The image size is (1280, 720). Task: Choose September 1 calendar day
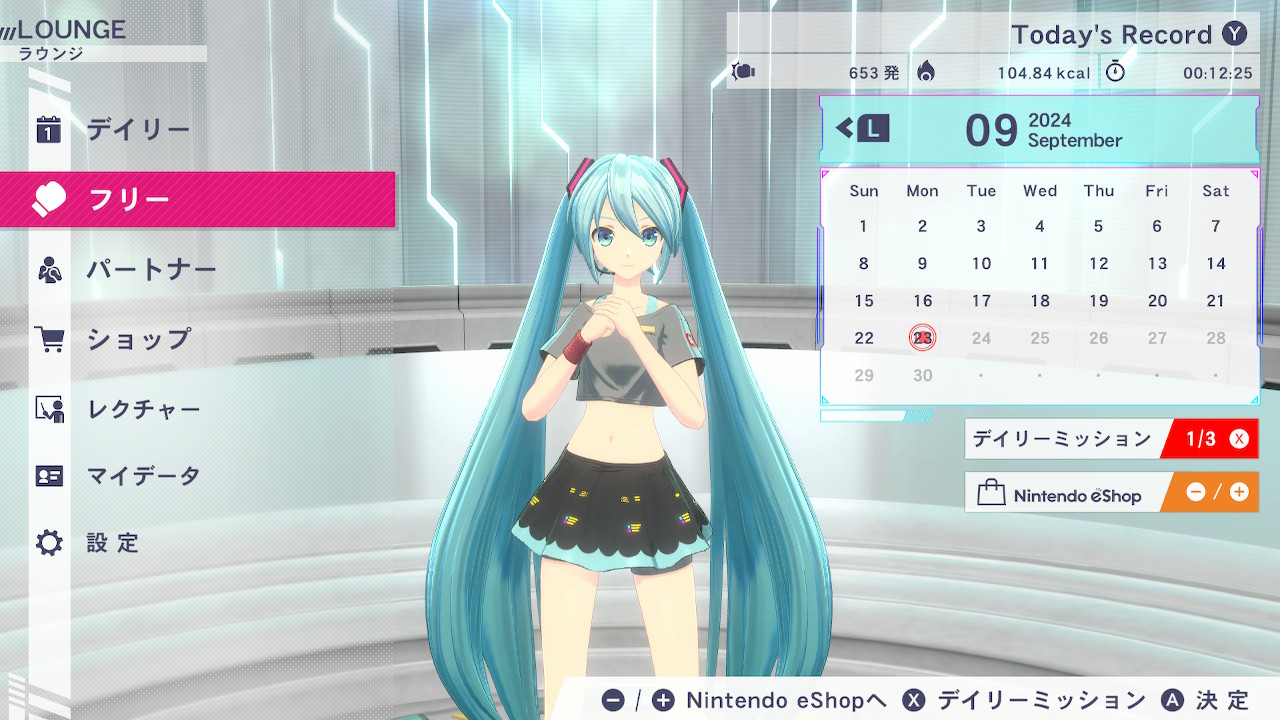pos(864,226)
